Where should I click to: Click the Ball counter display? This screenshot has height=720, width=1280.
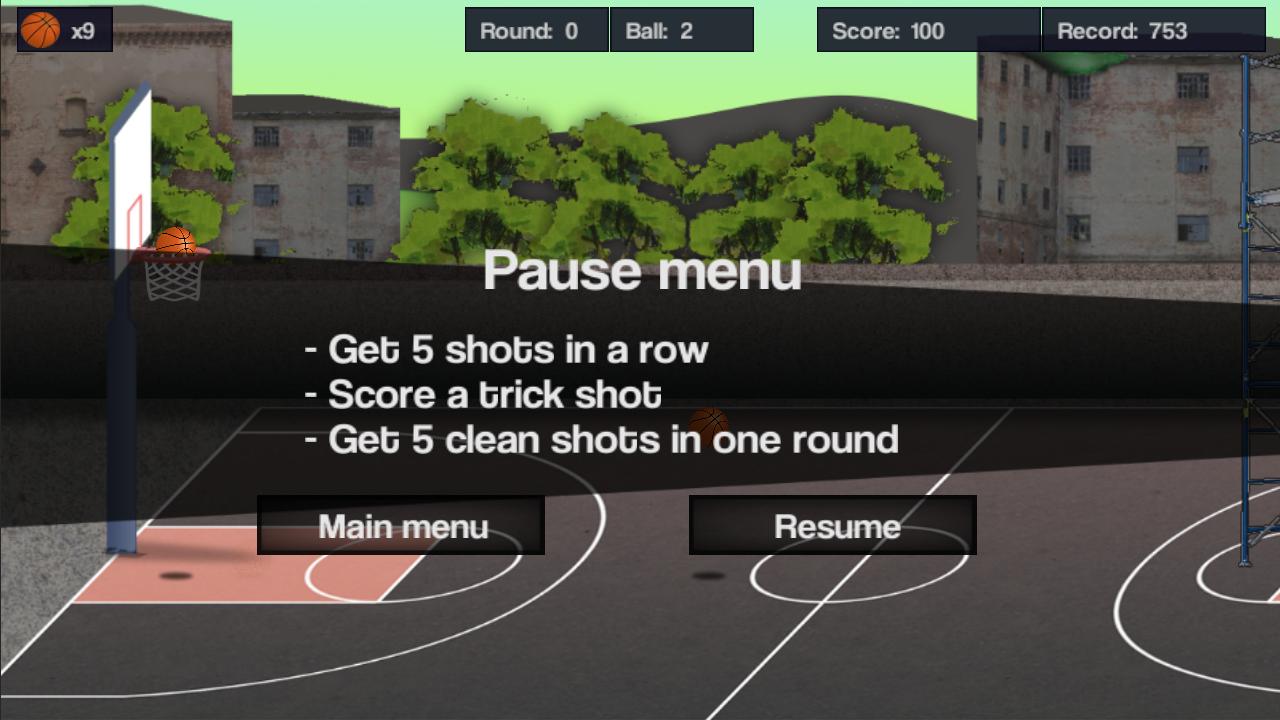click(682, 29)
